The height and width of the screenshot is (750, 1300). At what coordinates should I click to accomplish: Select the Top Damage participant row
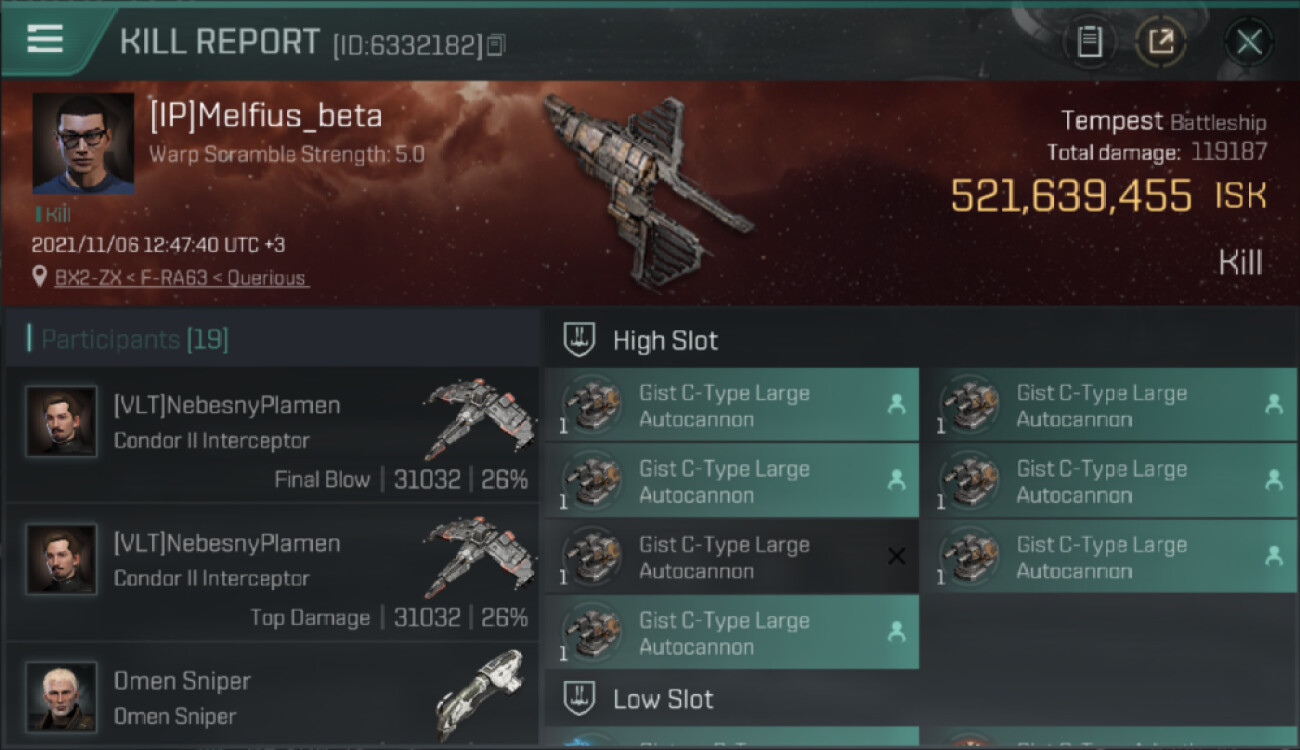[x=272, y=573]
